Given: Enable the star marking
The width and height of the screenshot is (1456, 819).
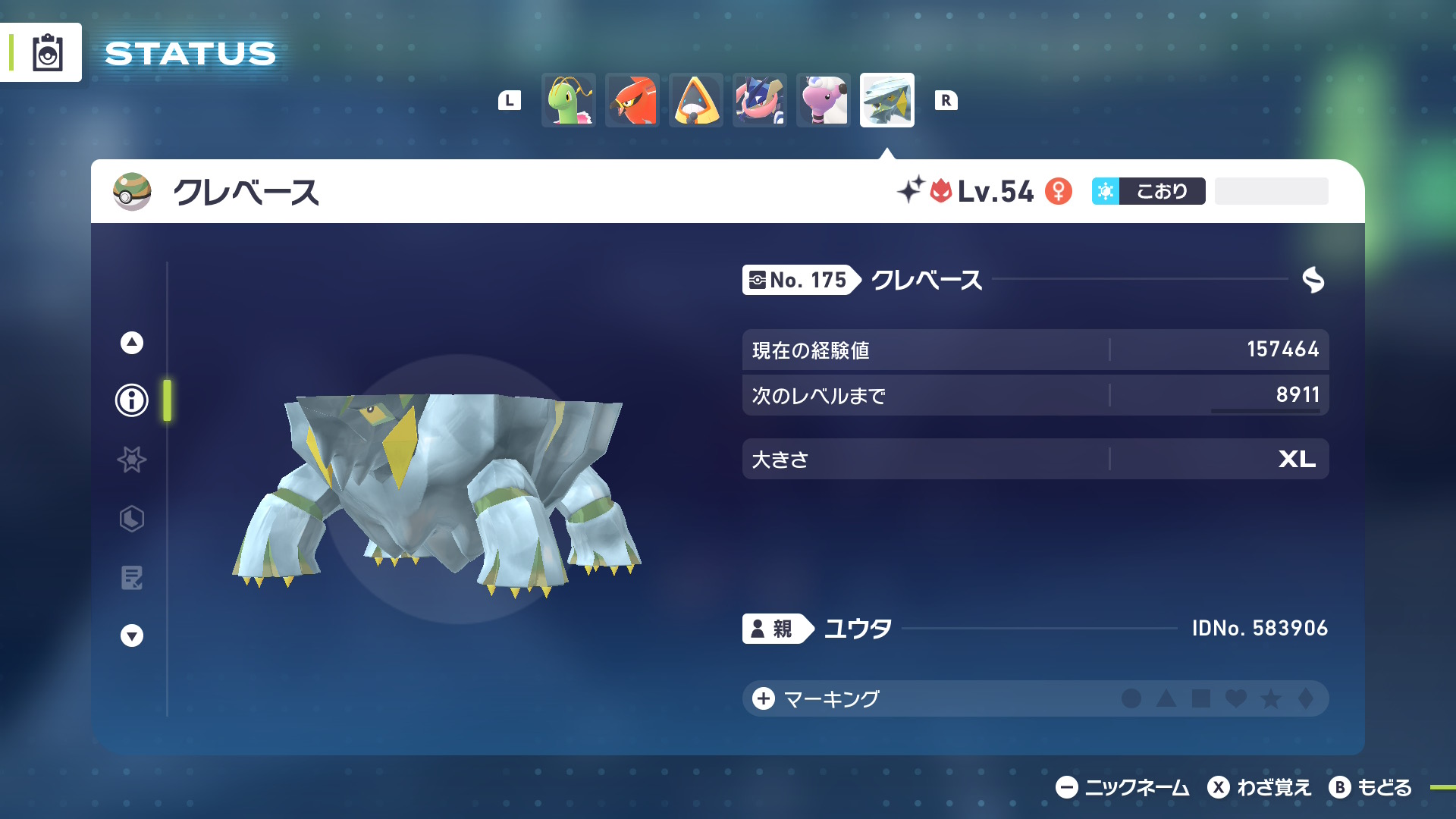Looking at the screenshot, I should (1271, 700).
